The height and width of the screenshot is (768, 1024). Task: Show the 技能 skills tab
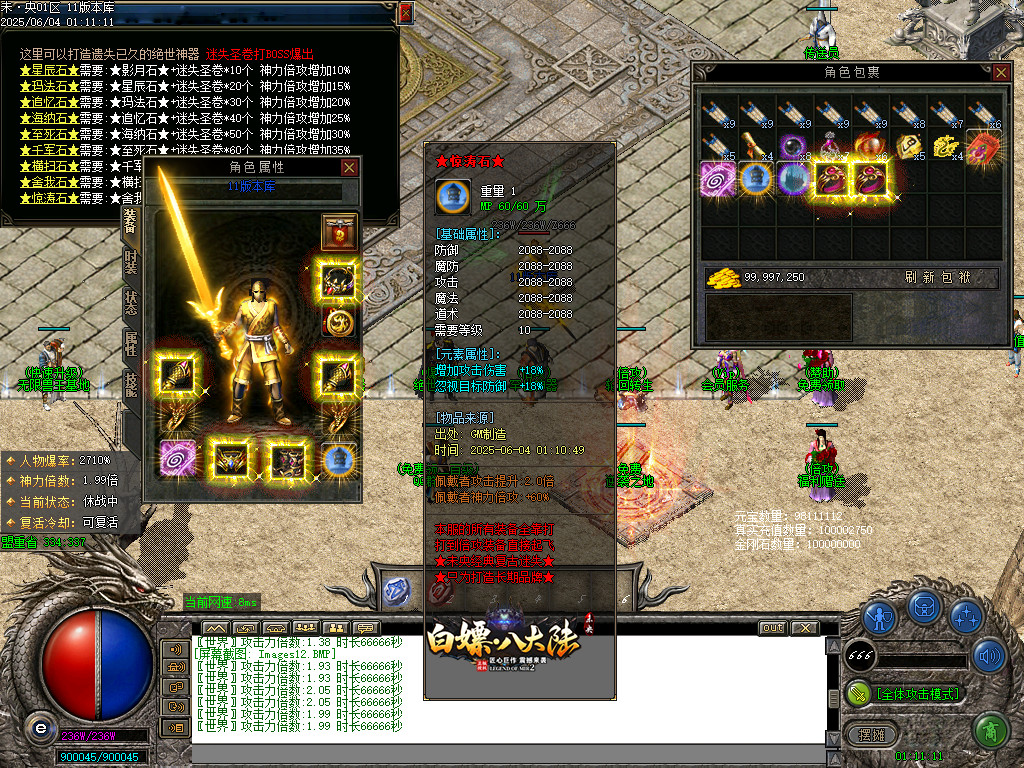point(131,385)
